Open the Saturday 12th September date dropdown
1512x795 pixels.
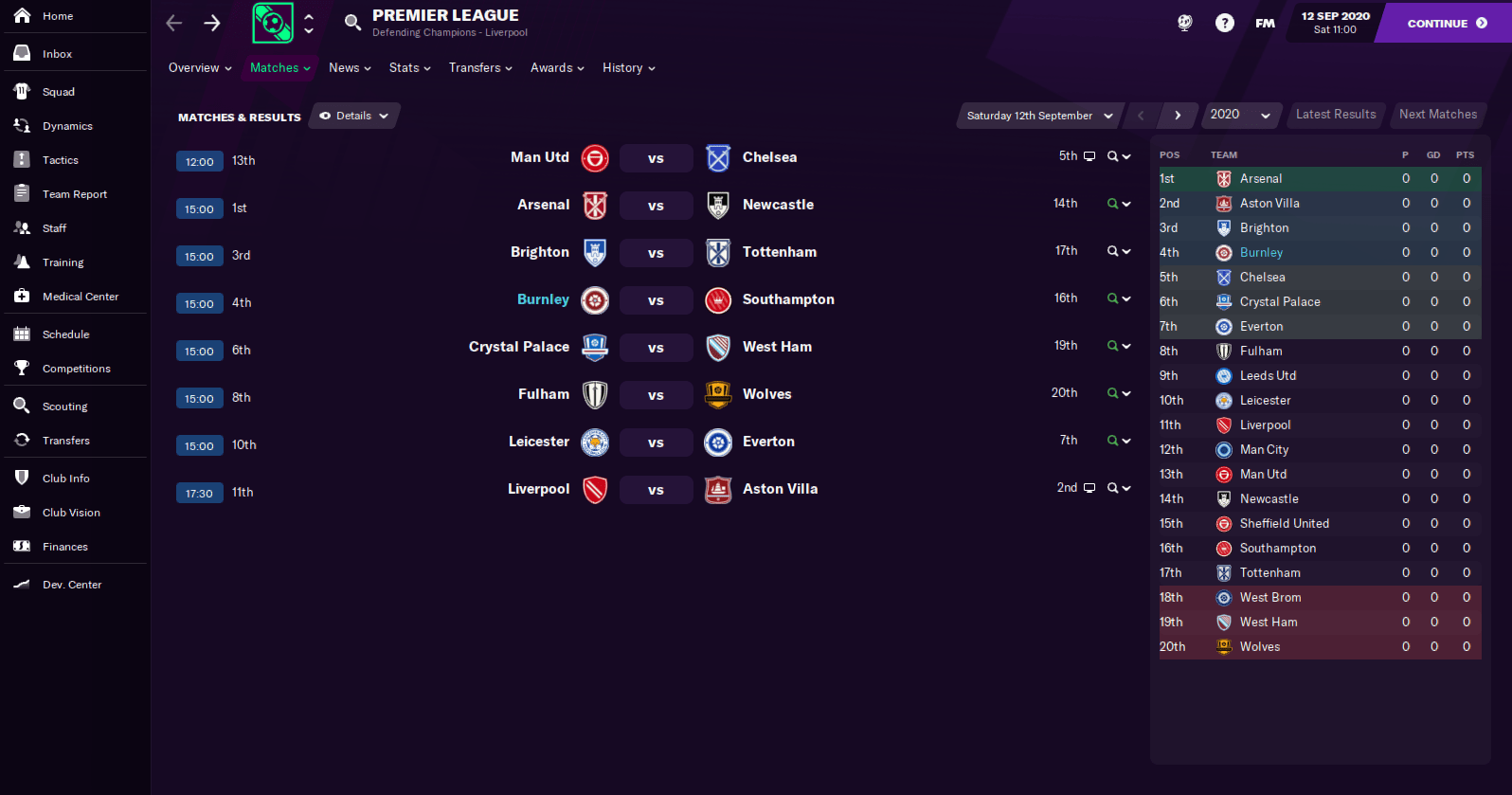pyautogui.click(x=1038, y=115)
